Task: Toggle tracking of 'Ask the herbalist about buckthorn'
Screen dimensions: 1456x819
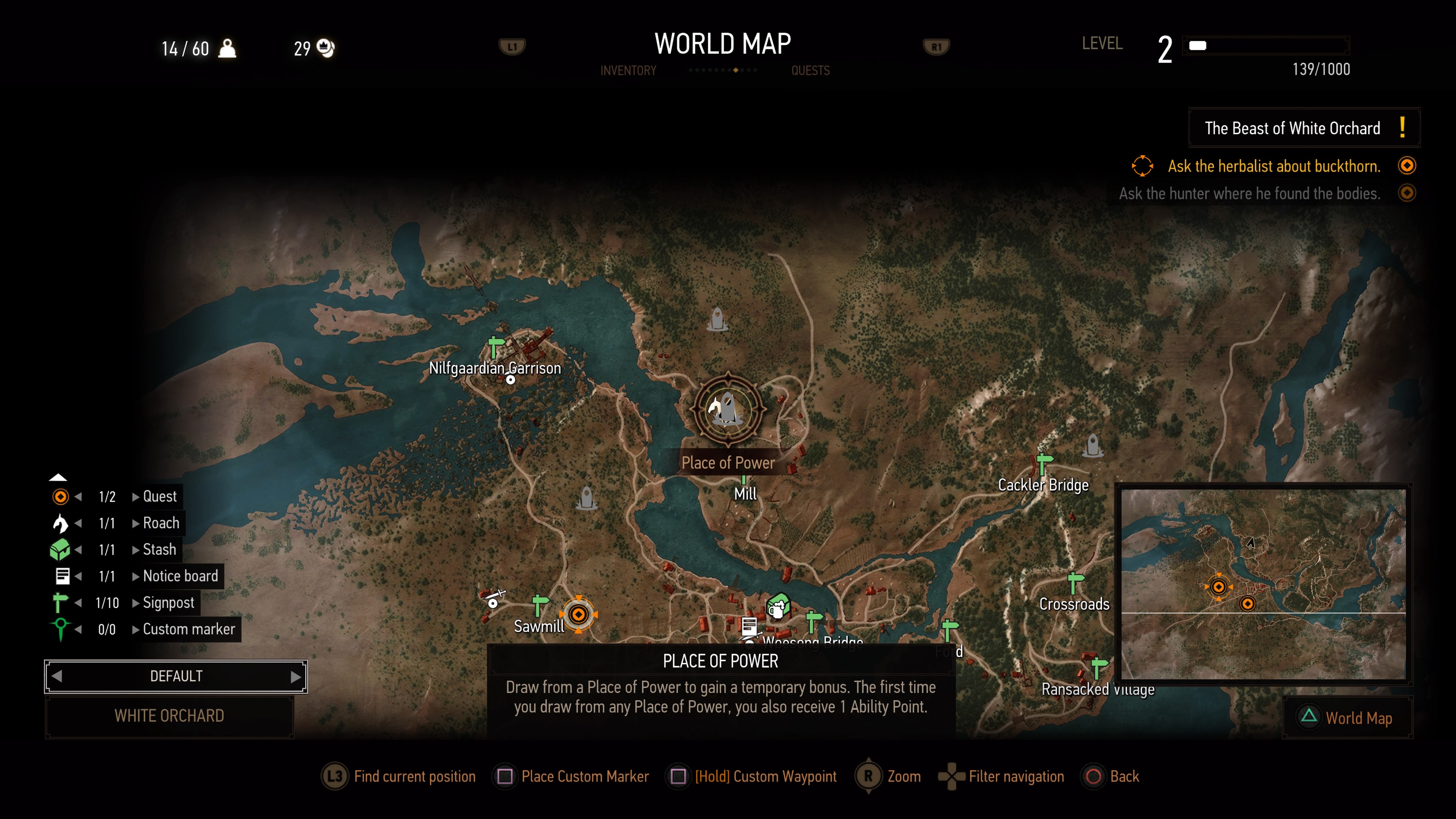Action: [x=1407, y=165]
